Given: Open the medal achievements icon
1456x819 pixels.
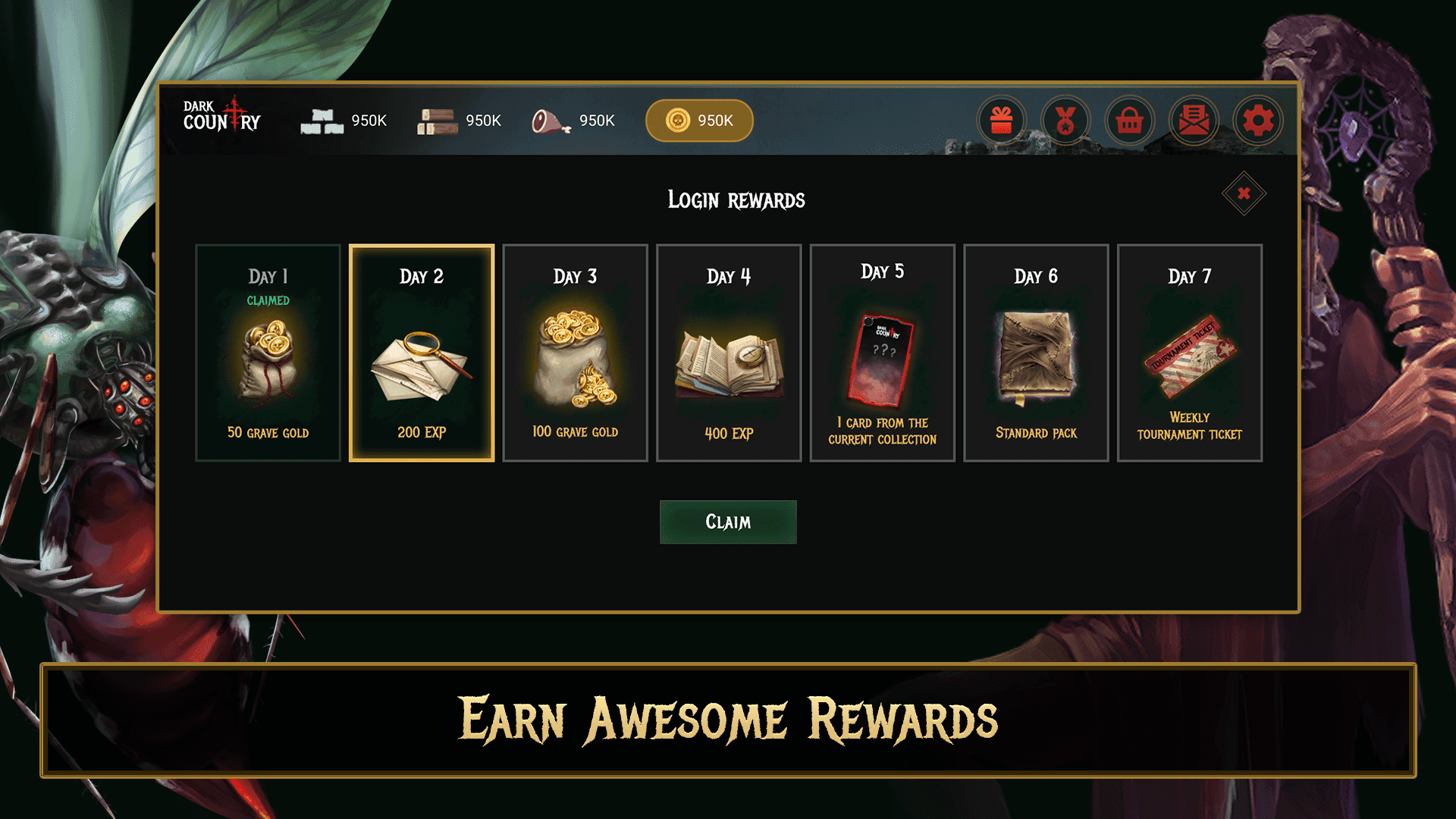Looking at the screenshot, I should coord(1065,121).
